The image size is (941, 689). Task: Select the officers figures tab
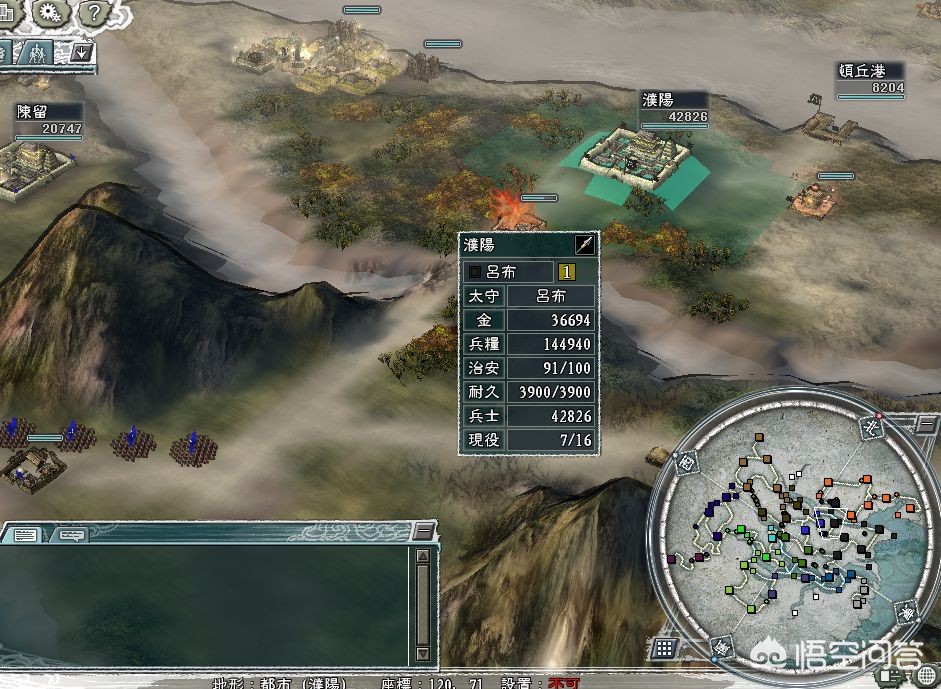pyautogui.click(x=38, y=52)
